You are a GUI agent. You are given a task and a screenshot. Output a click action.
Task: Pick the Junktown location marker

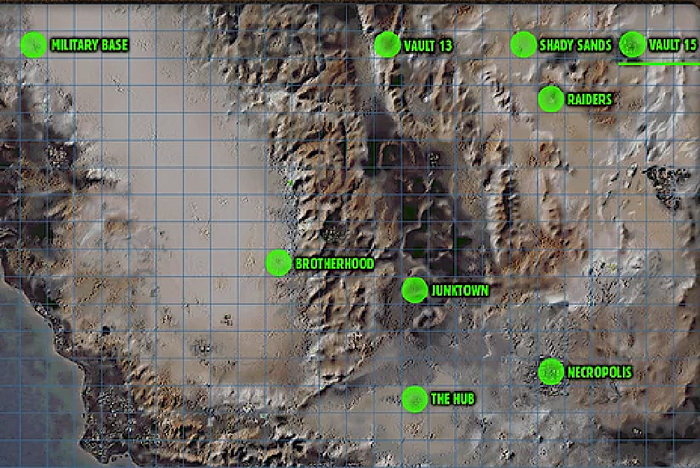415,290
